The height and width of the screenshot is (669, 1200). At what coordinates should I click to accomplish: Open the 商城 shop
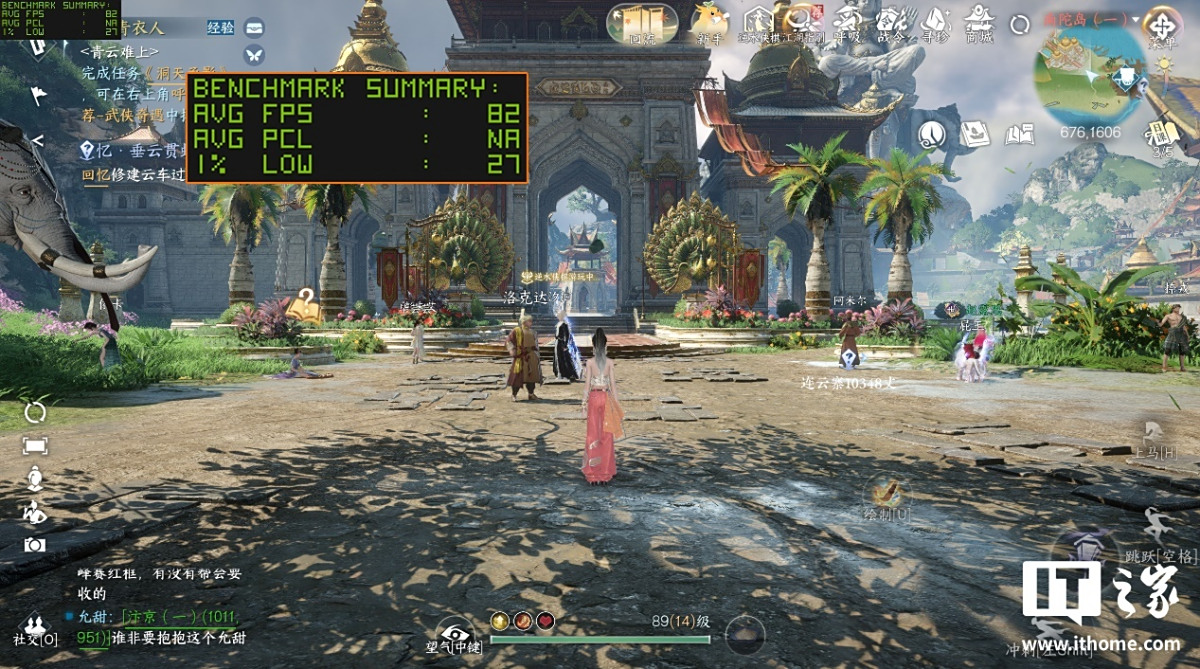(x=978, y=21)
